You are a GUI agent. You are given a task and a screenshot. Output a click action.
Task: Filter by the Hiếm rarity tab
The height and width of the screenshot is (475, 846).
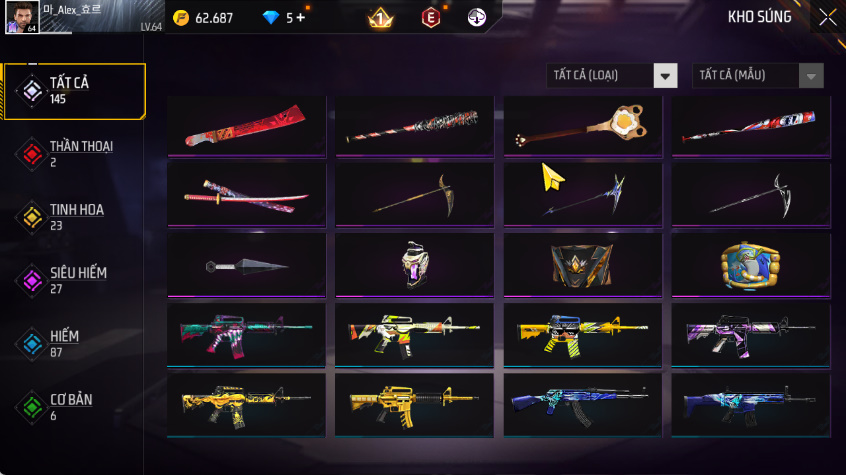[73, 343]
